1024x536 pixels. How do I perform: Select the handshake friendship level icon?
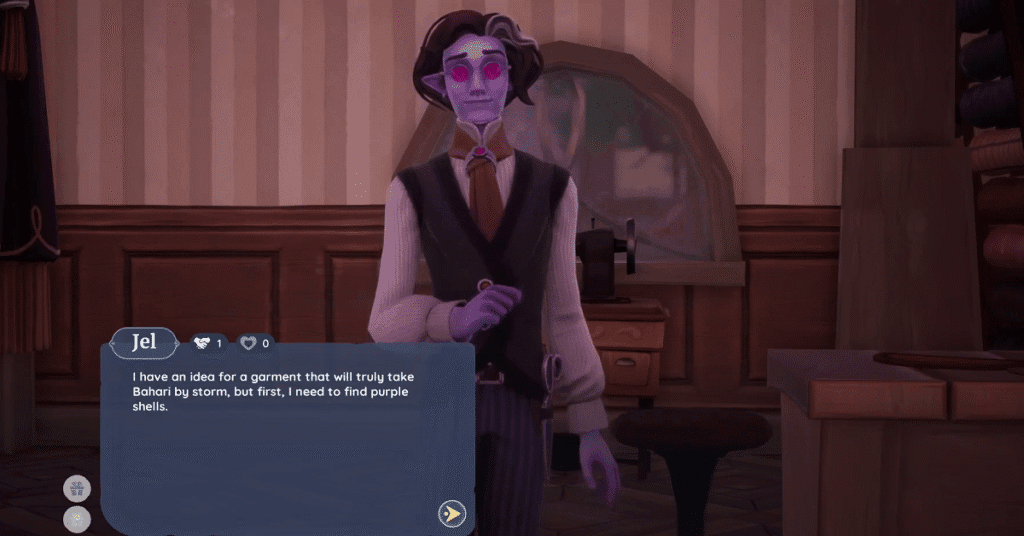(202, 343)
